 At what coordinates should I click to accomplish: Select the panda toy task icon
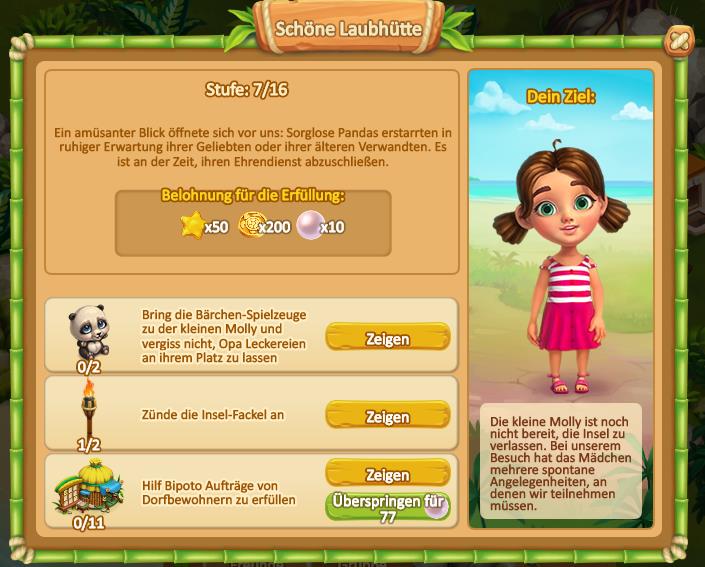[87, 331]
